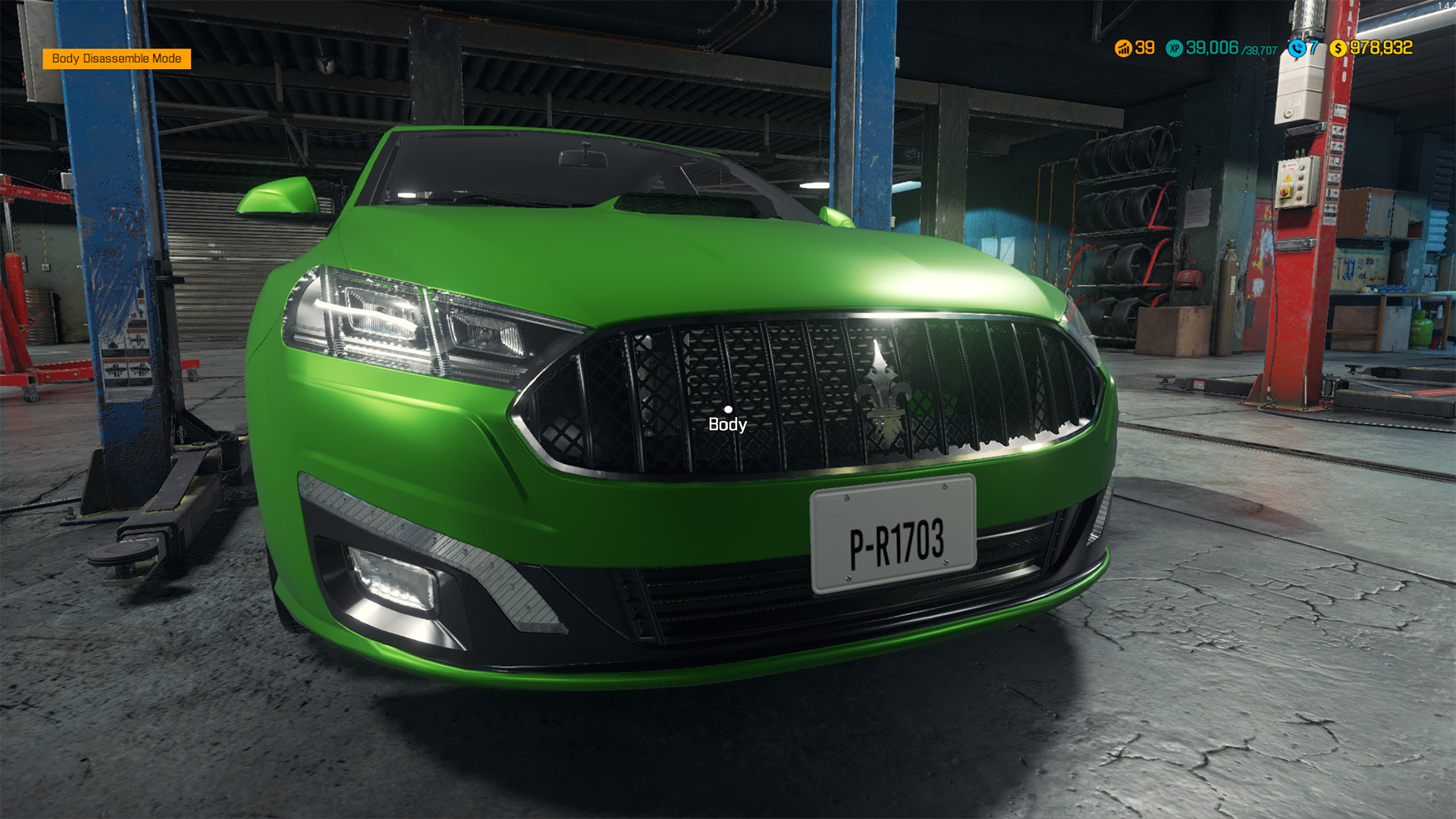This screenshot has width=1456, height=819.
Task: Click the orange level 39 graph icon
Action: (1122, 48)
